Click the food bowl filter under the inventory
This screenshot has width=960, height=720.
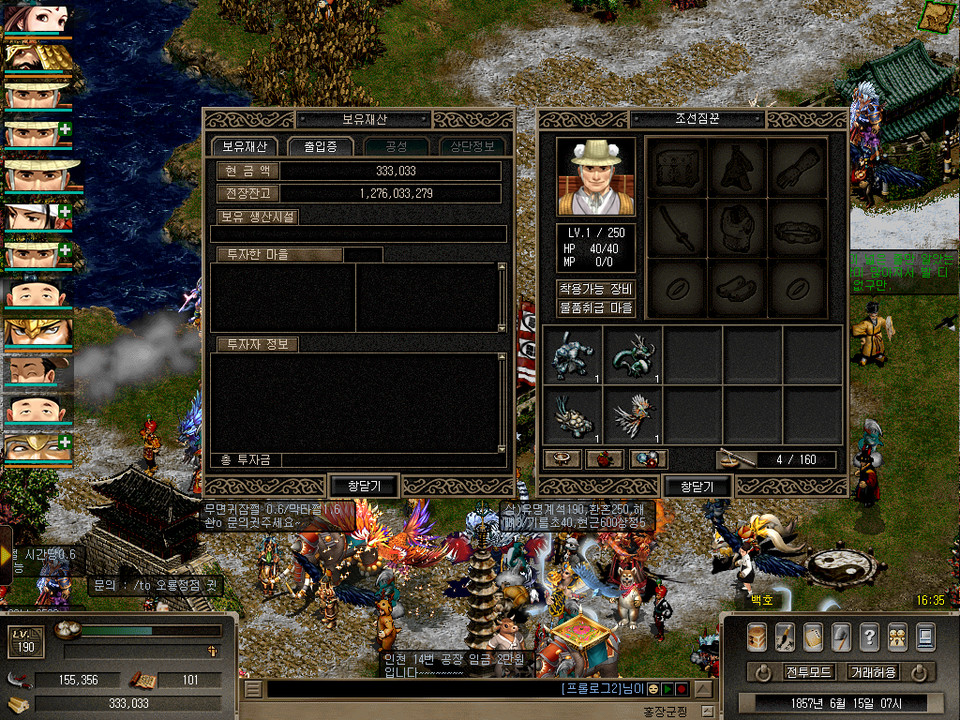click(563, 459)
